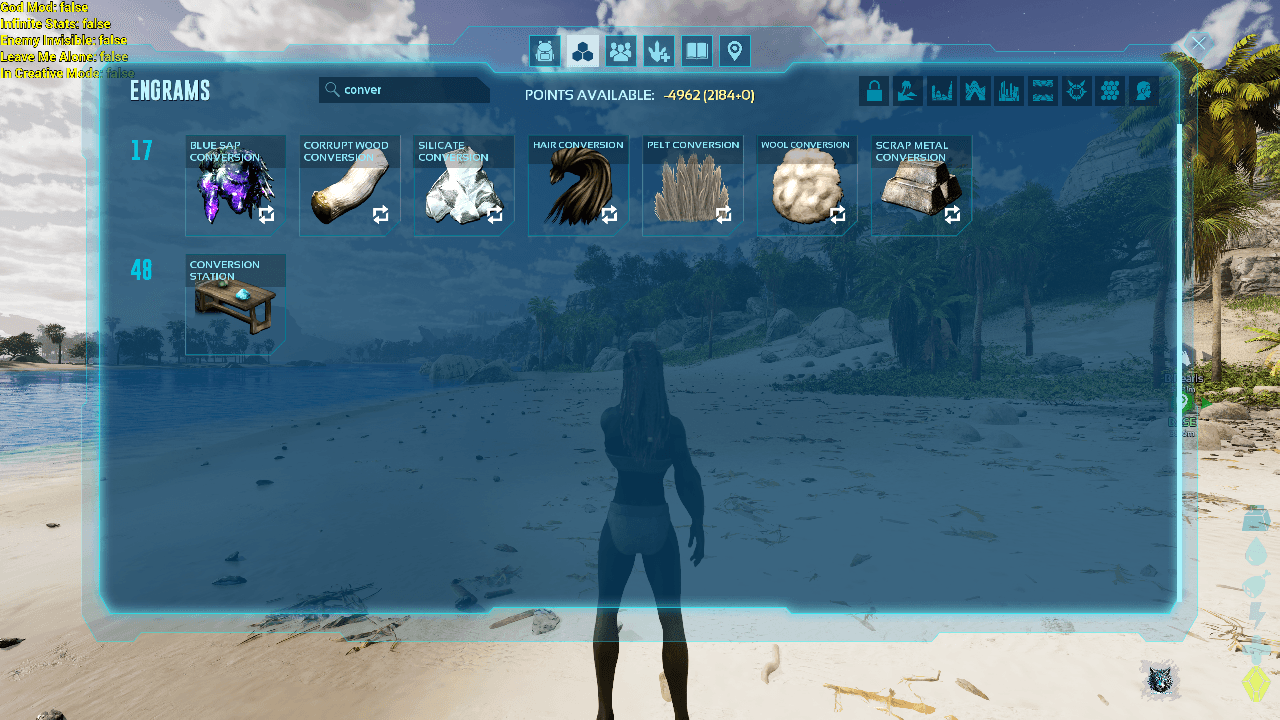
Task: Choose the Corrupt Wood Conversion engram
Action: (349, 187)
